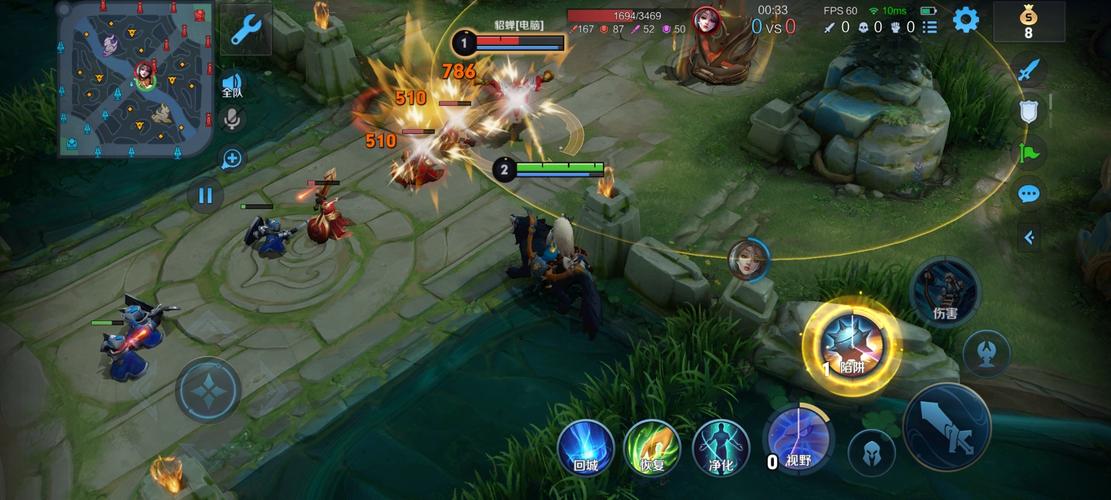Cast the 净化 purify spell
This screenshot has height=500, width=1111.
pos(720,446)
